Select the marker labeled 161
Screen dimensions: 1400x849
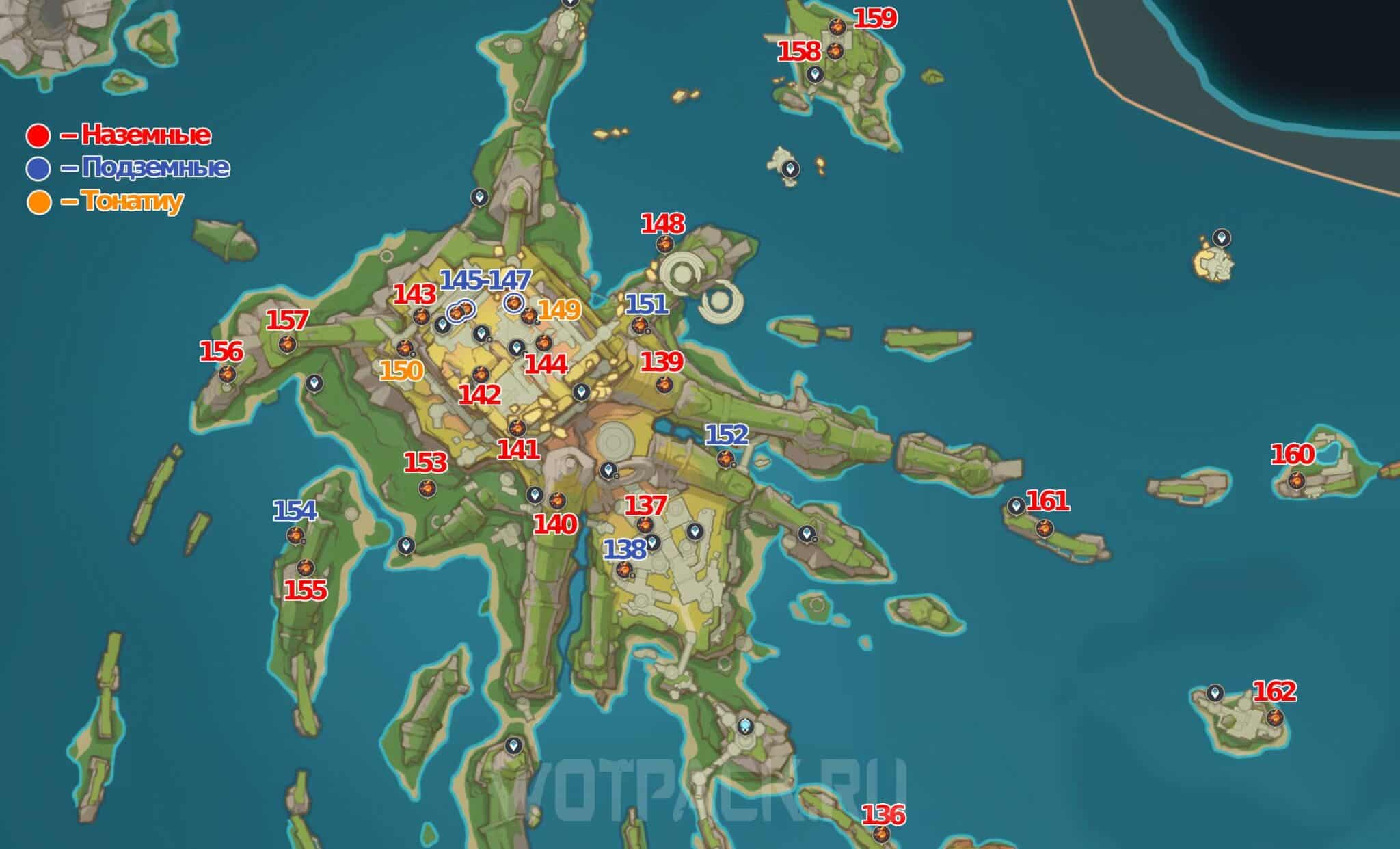coord(1044,528)
